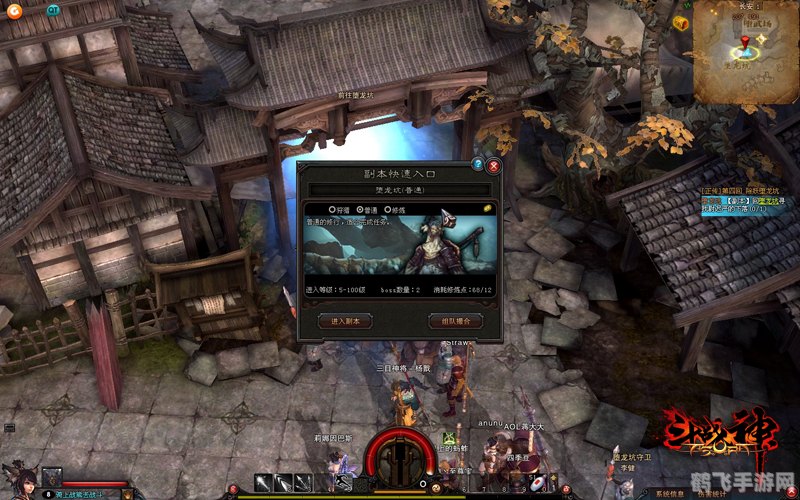
Task: Click the 组队撮合 team matchmaking button
Action: [x=455, y=321]
